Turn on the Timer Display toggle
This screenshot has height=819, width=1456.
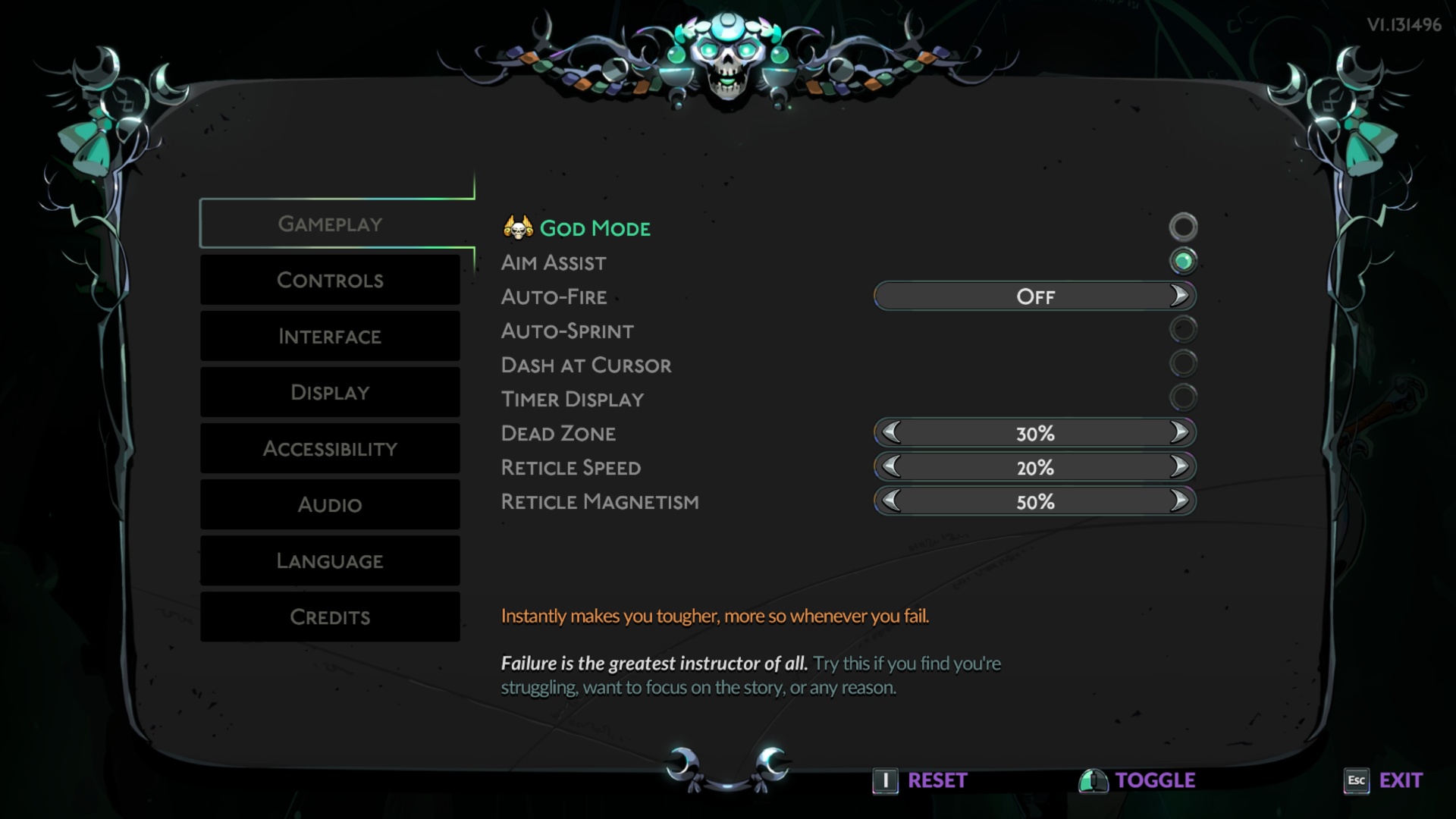coord(1183,397)
